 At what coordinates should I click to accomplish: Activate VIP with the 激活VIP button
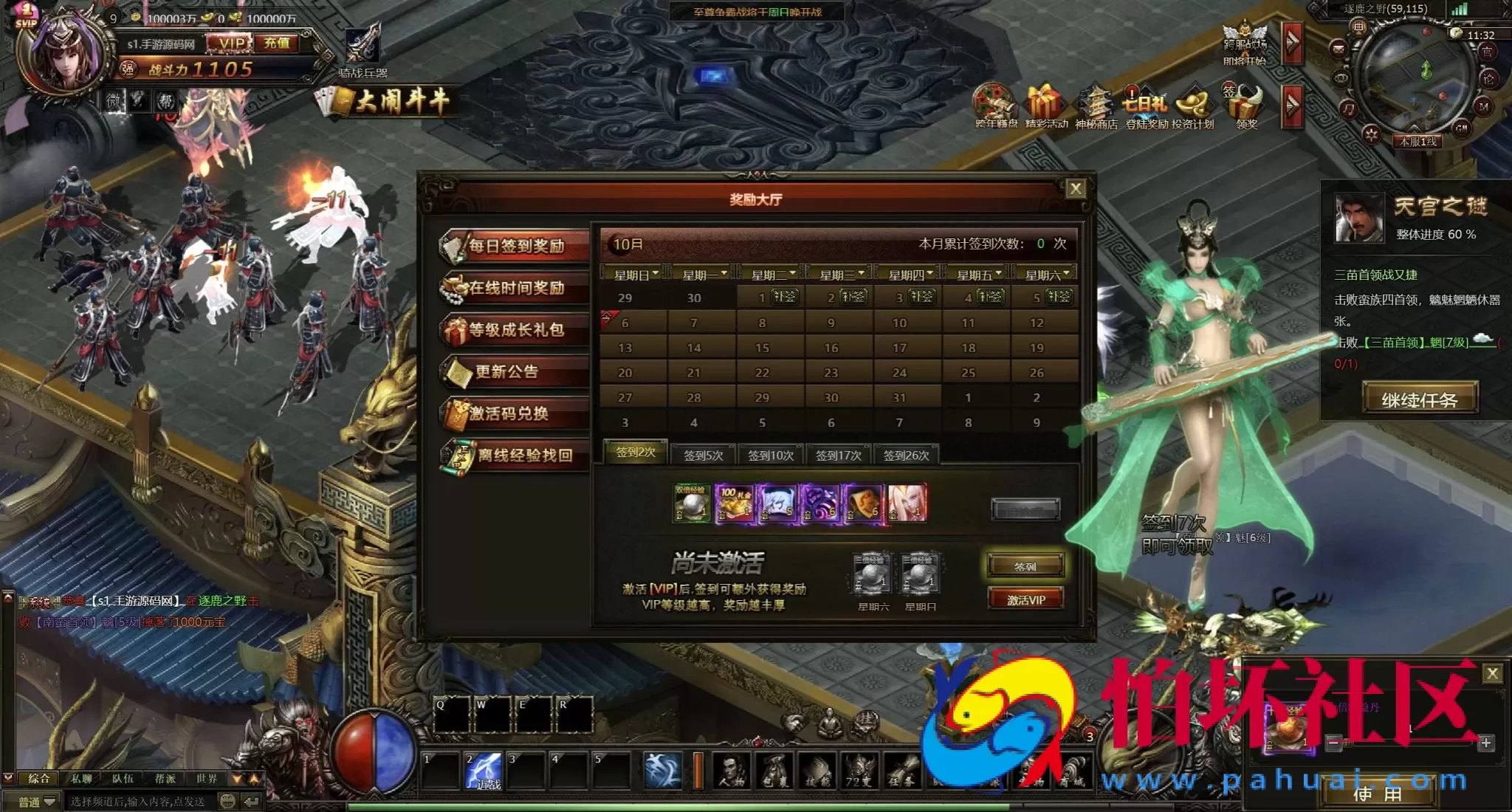(x=1025, y=599)
